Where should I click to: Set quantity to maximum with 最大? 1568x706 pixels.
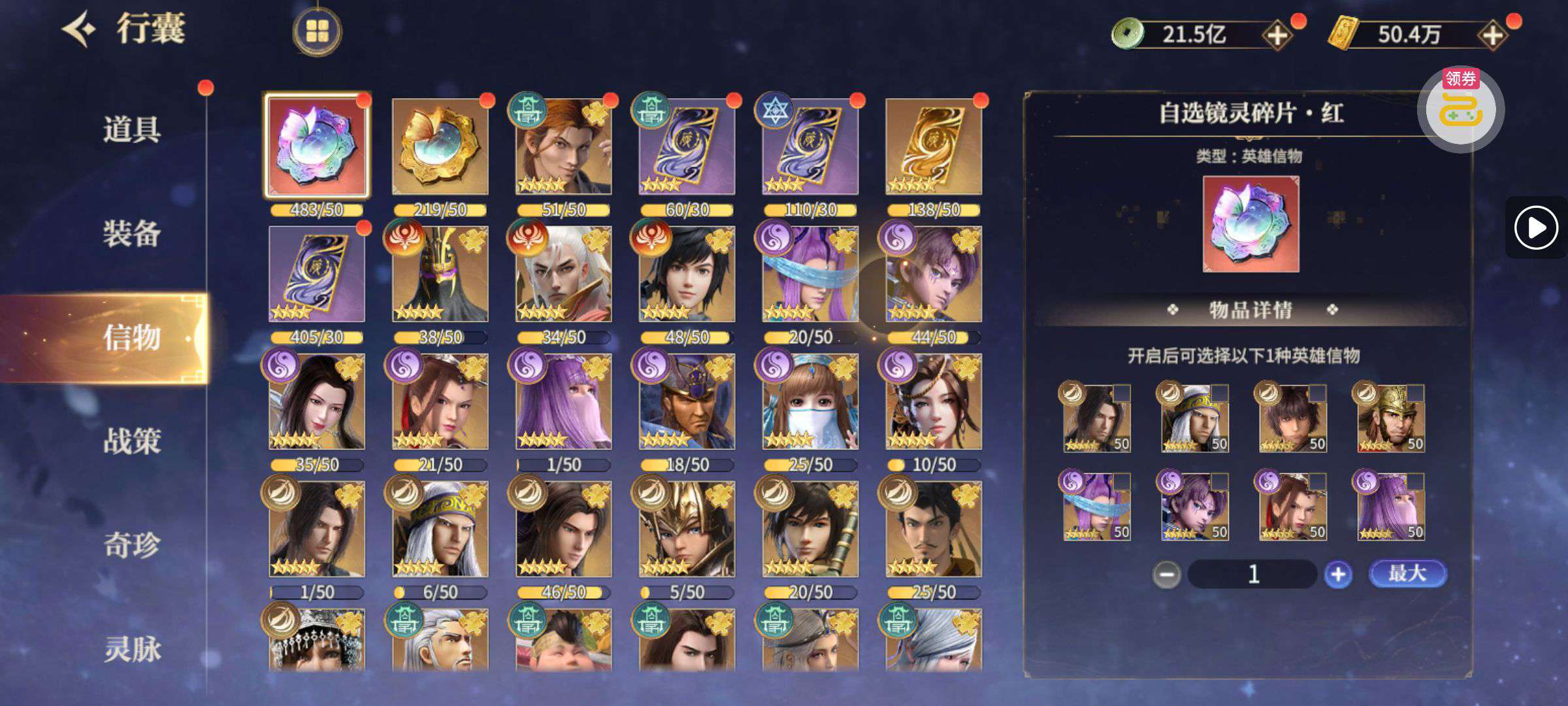click(1407, 573)
